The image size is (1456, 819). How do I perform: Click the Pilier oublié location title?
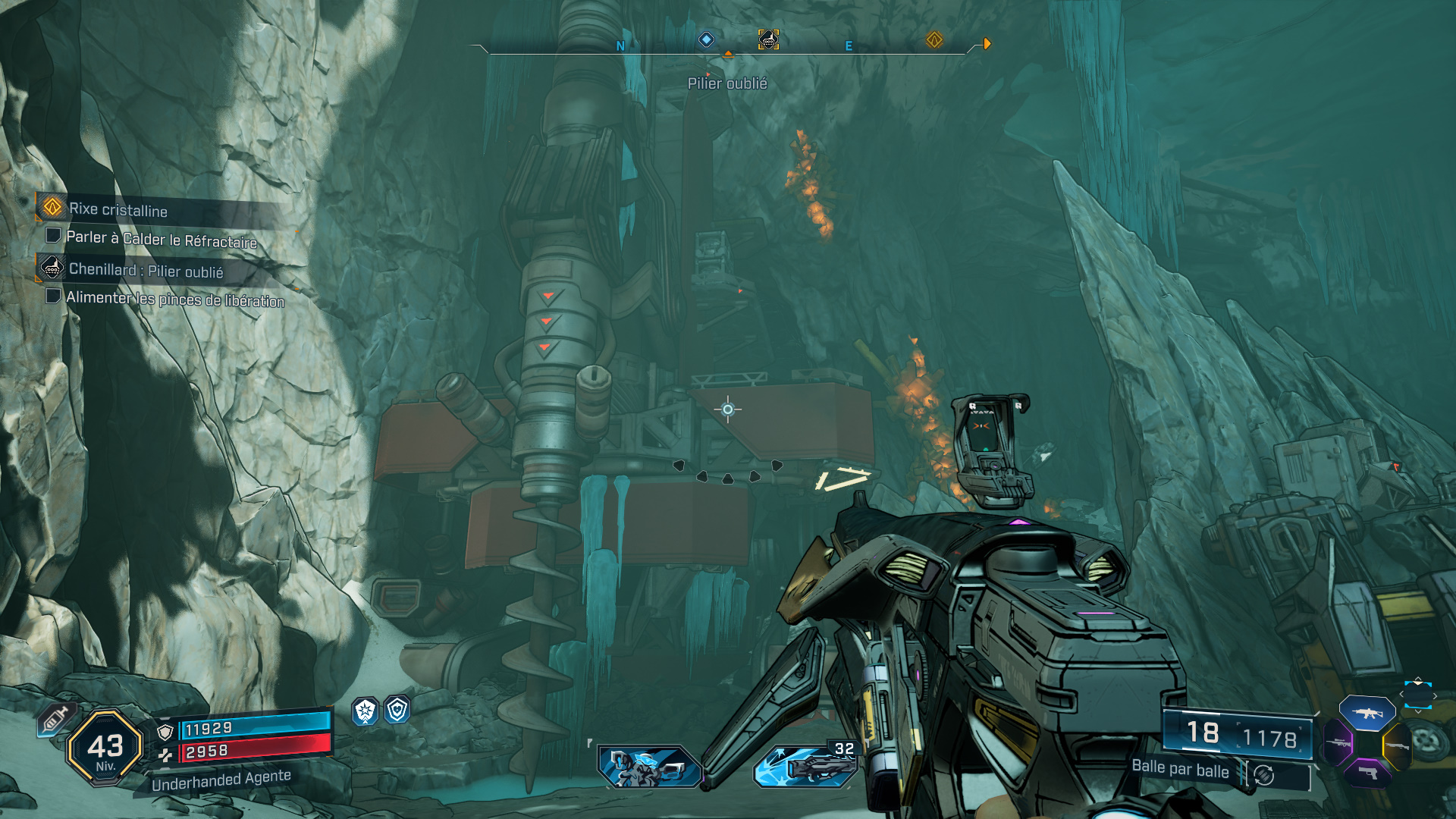[728, 84]
